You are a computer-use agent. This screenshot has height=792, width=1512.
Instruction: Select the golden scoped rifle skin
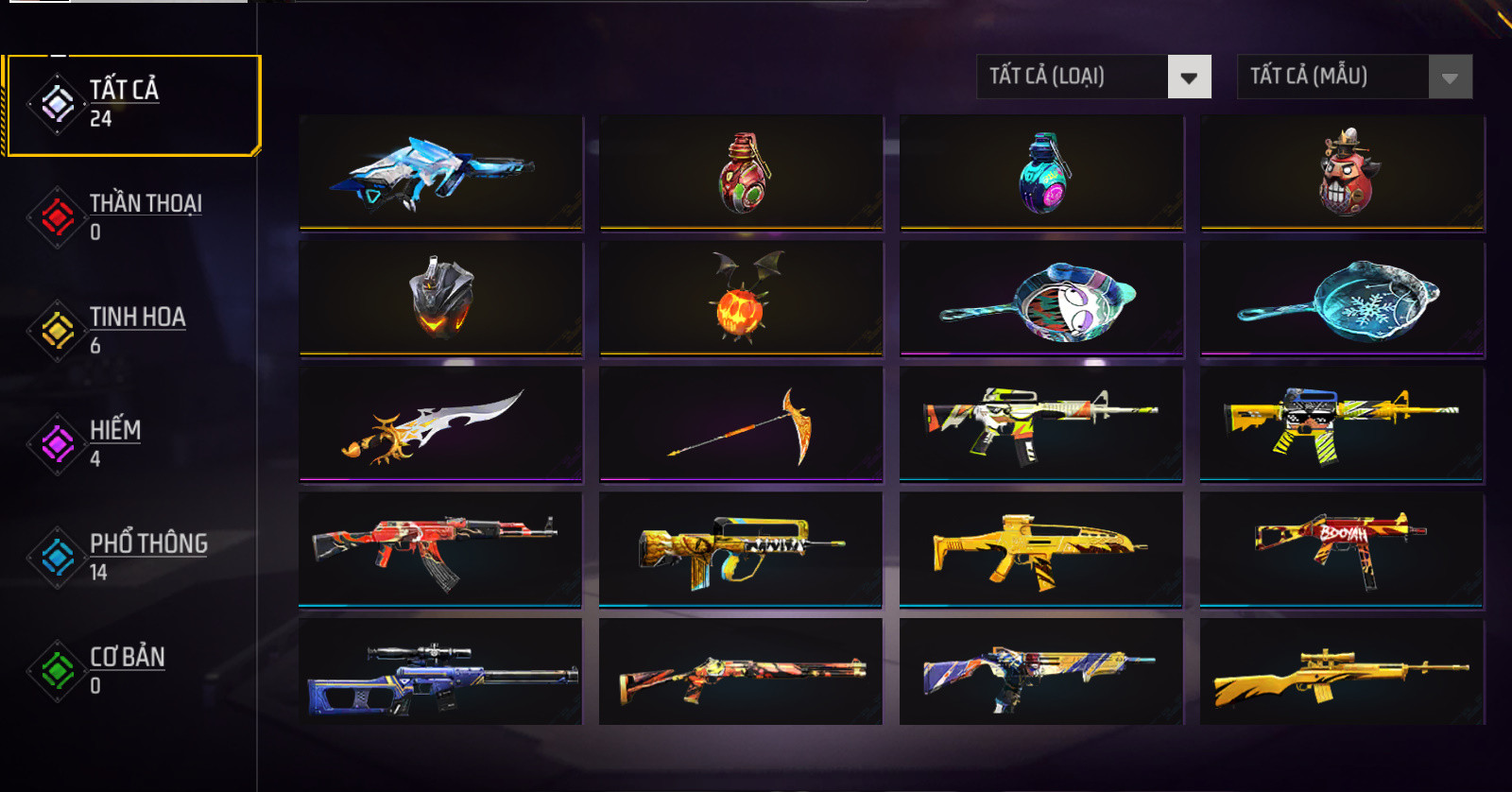[x=1342, y=672]
